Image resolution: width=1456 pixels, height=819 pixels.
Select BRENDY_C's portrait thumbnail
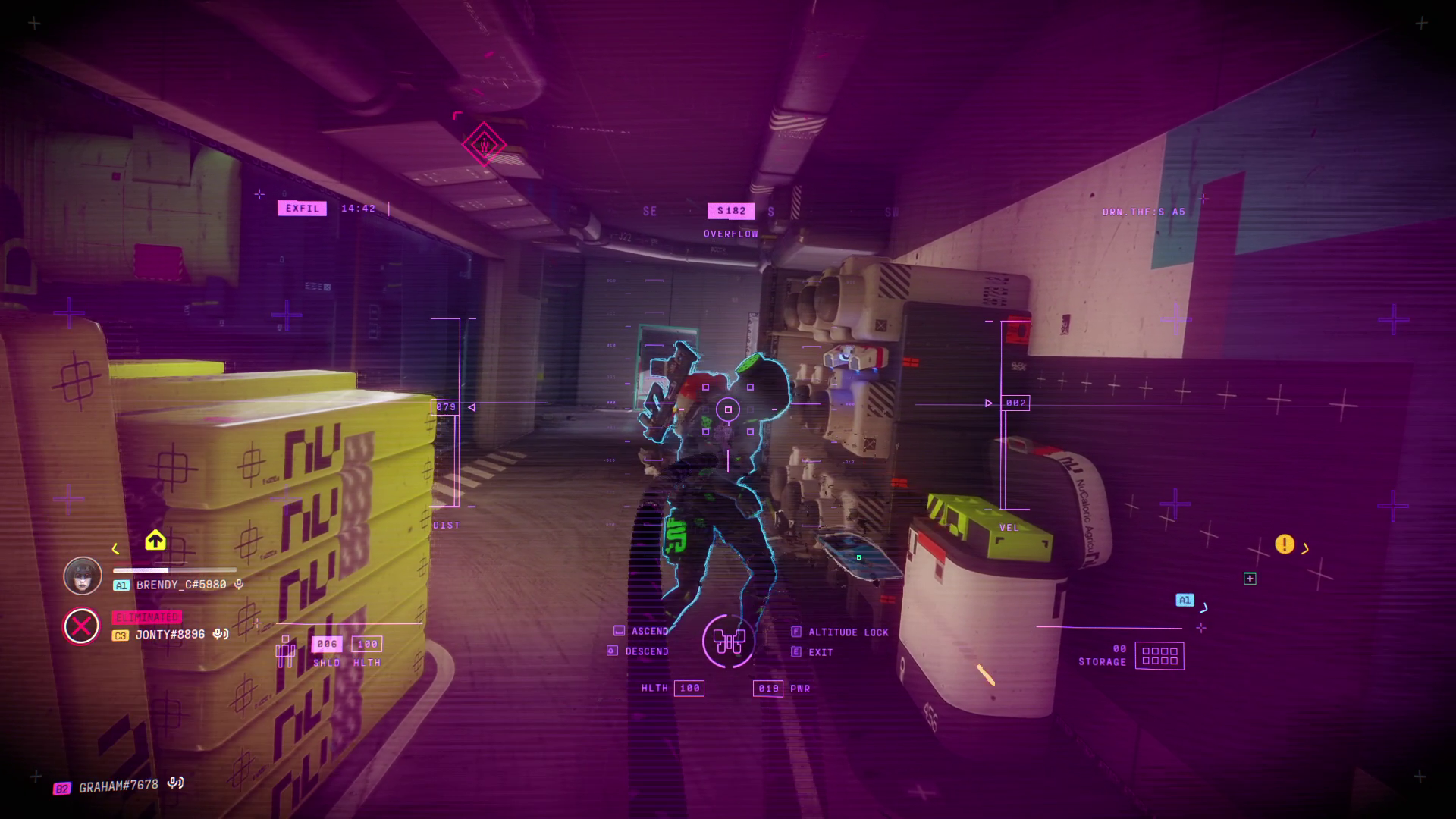coord(82,576)
